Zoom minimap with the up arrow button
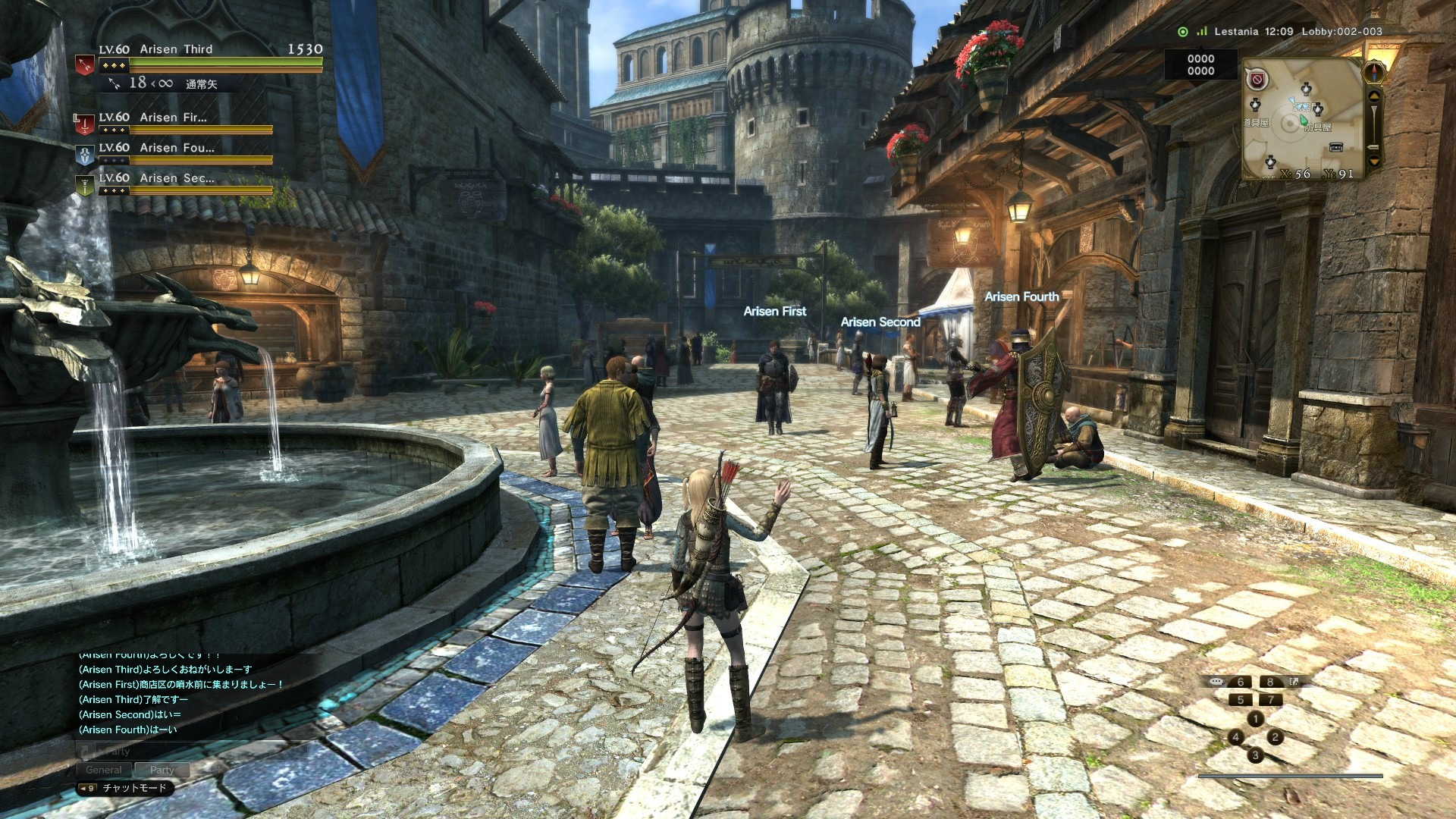Screen dimensions: 1456x819 (1374, 98)
